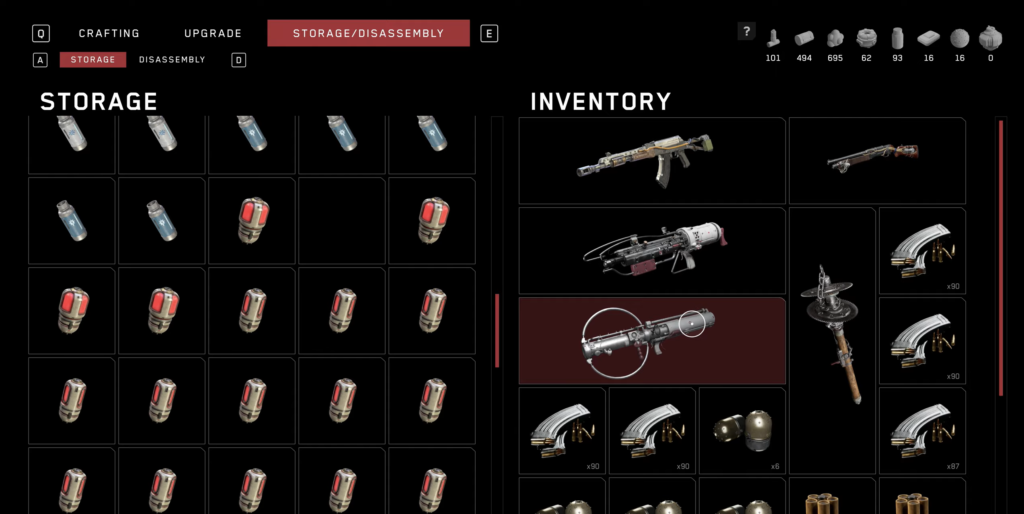Pick the tall spiked melee weapon slot
The image size is (1024, 514).
pyautogui.click(x=832, y=340)
